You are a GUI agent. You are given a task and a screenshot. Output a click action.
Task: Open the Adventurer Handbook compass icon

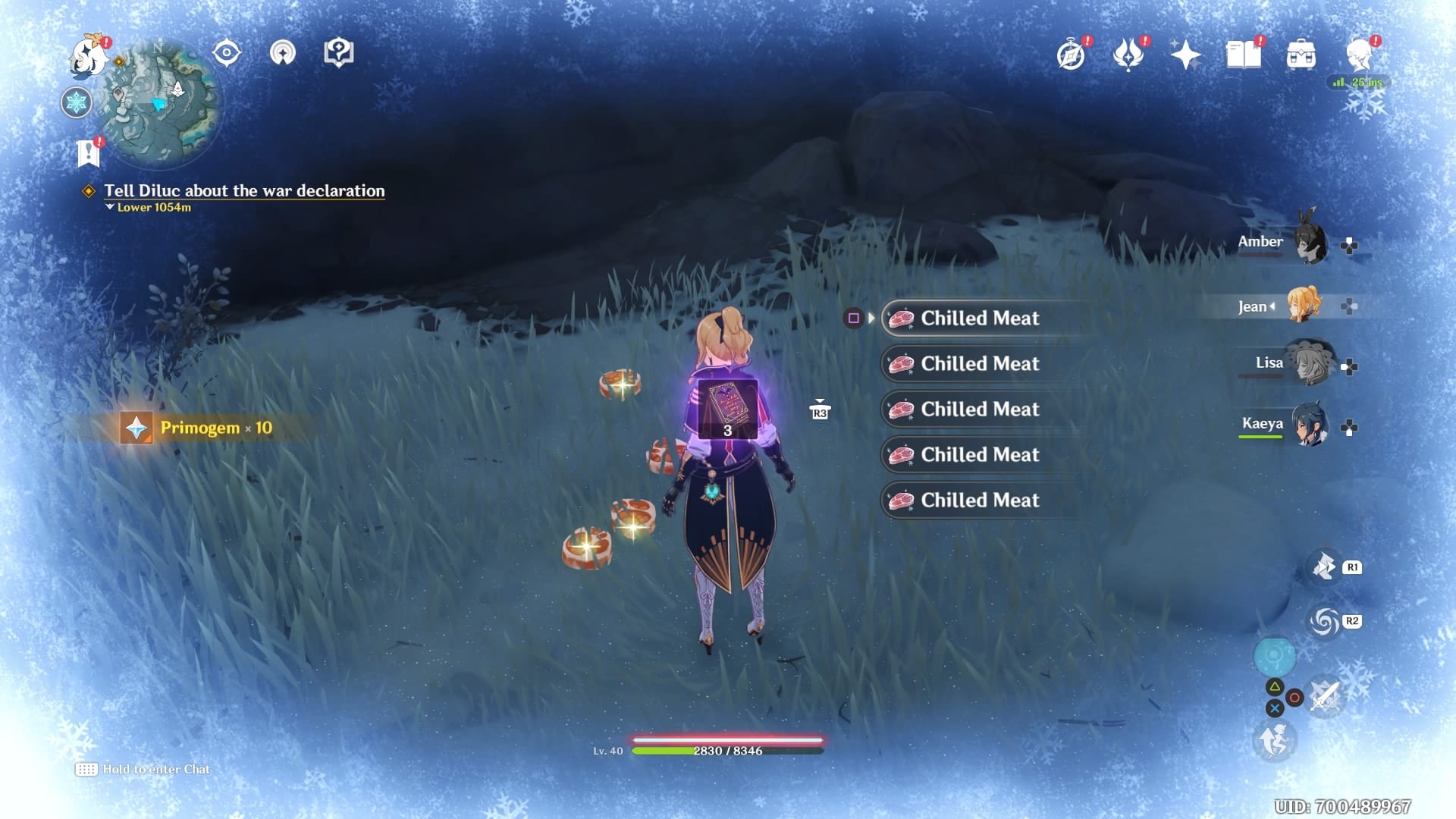point(1069,53)
